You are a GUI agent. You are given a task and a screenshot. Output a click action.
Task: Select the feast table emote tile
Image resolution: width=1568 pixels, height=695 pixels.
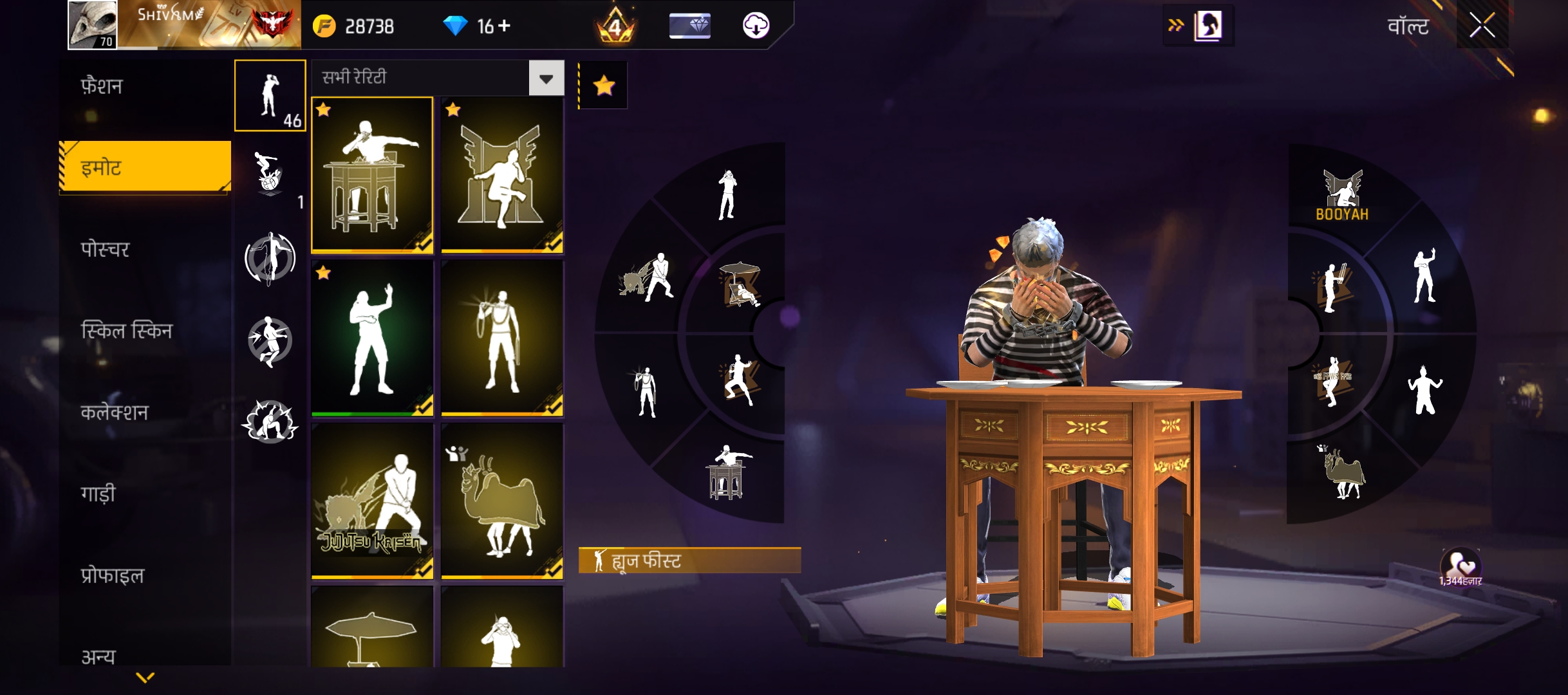pyautogui.click(x=372, y=175)
